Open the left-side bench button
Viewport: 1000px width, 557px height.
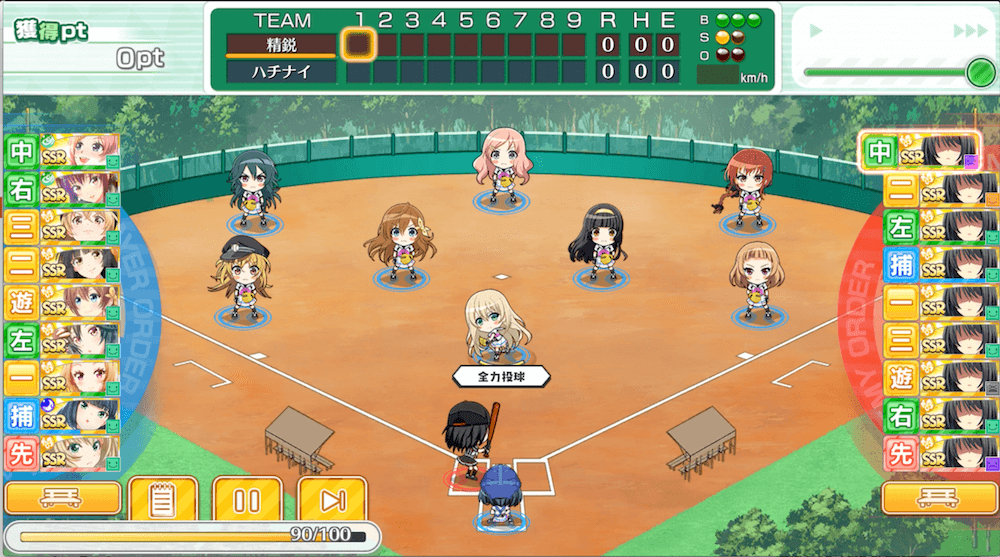point(63,498)
